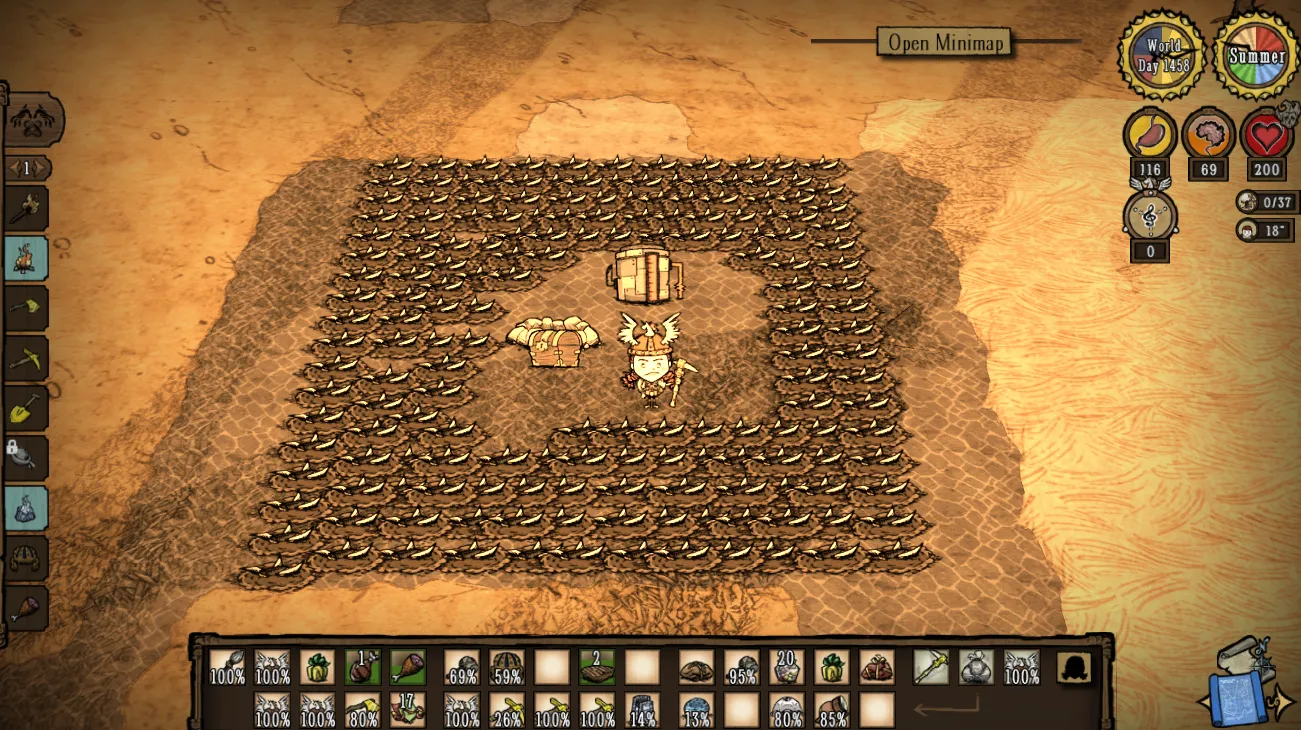This screenshot has height=730, width=1301.
Task: Select the item at 14% durability
Action: [x=642, y=710]
